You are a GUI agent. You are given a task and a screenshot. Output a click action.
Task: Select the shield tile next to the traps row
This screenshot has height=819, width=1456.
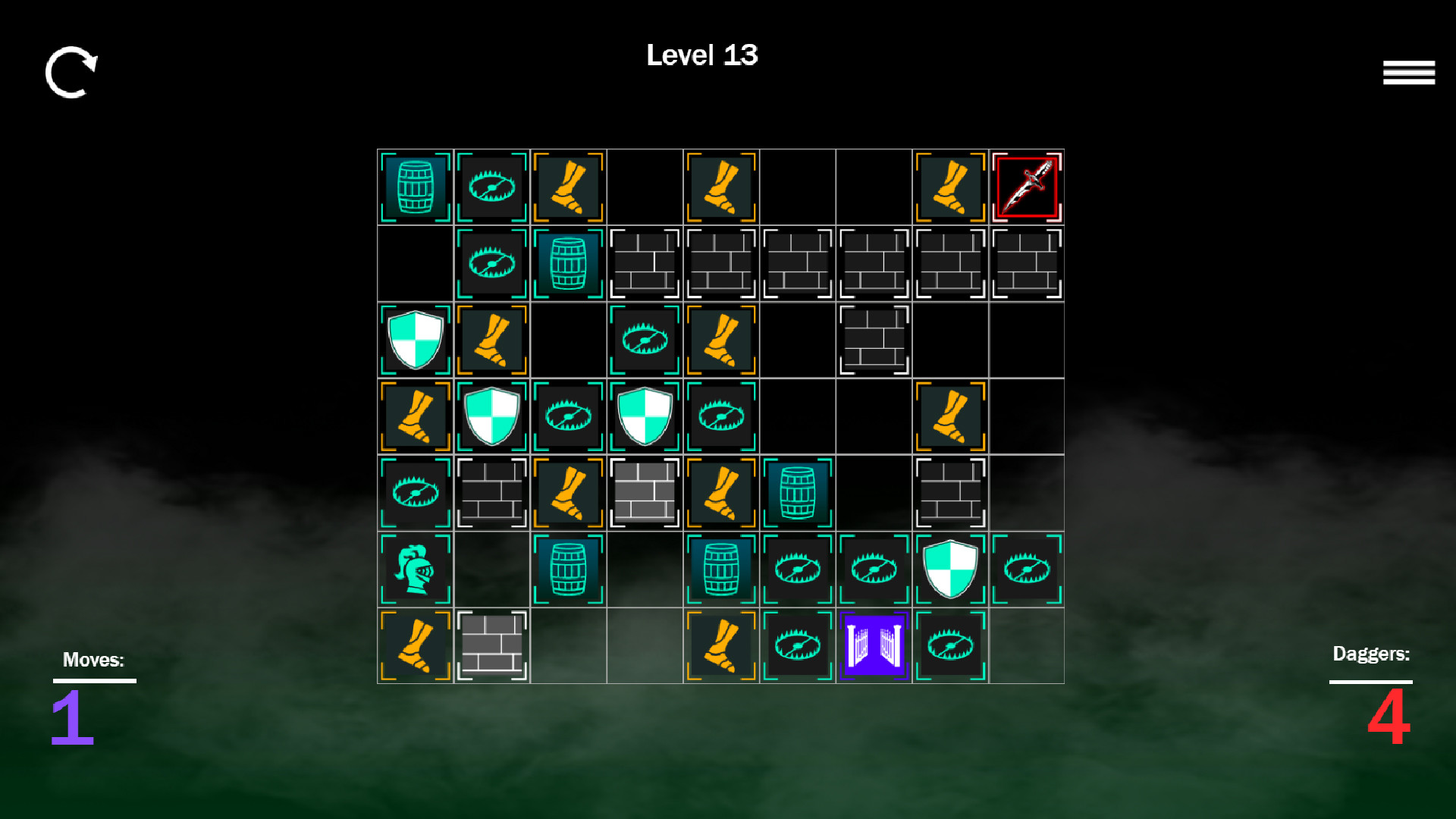point(950,569)
